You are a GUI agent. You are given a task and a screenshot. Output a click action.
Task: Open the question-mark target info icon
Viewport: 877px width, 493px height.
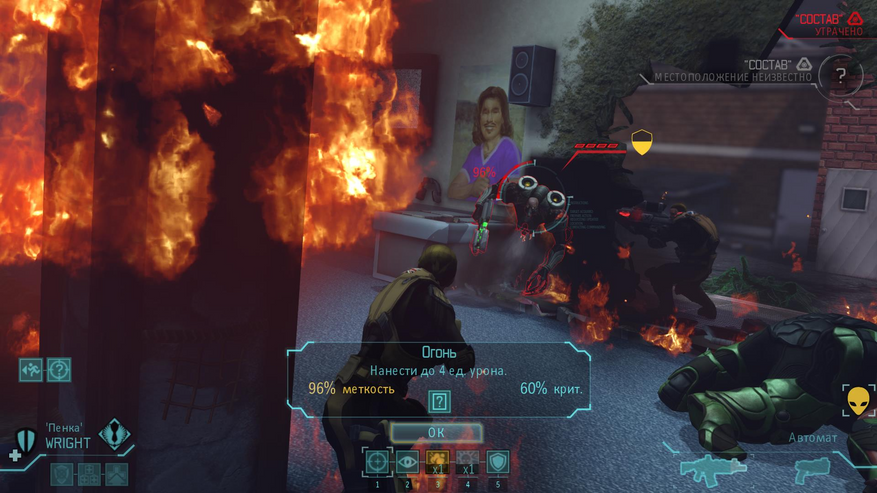pyautogui.click(x=59, y=370)
